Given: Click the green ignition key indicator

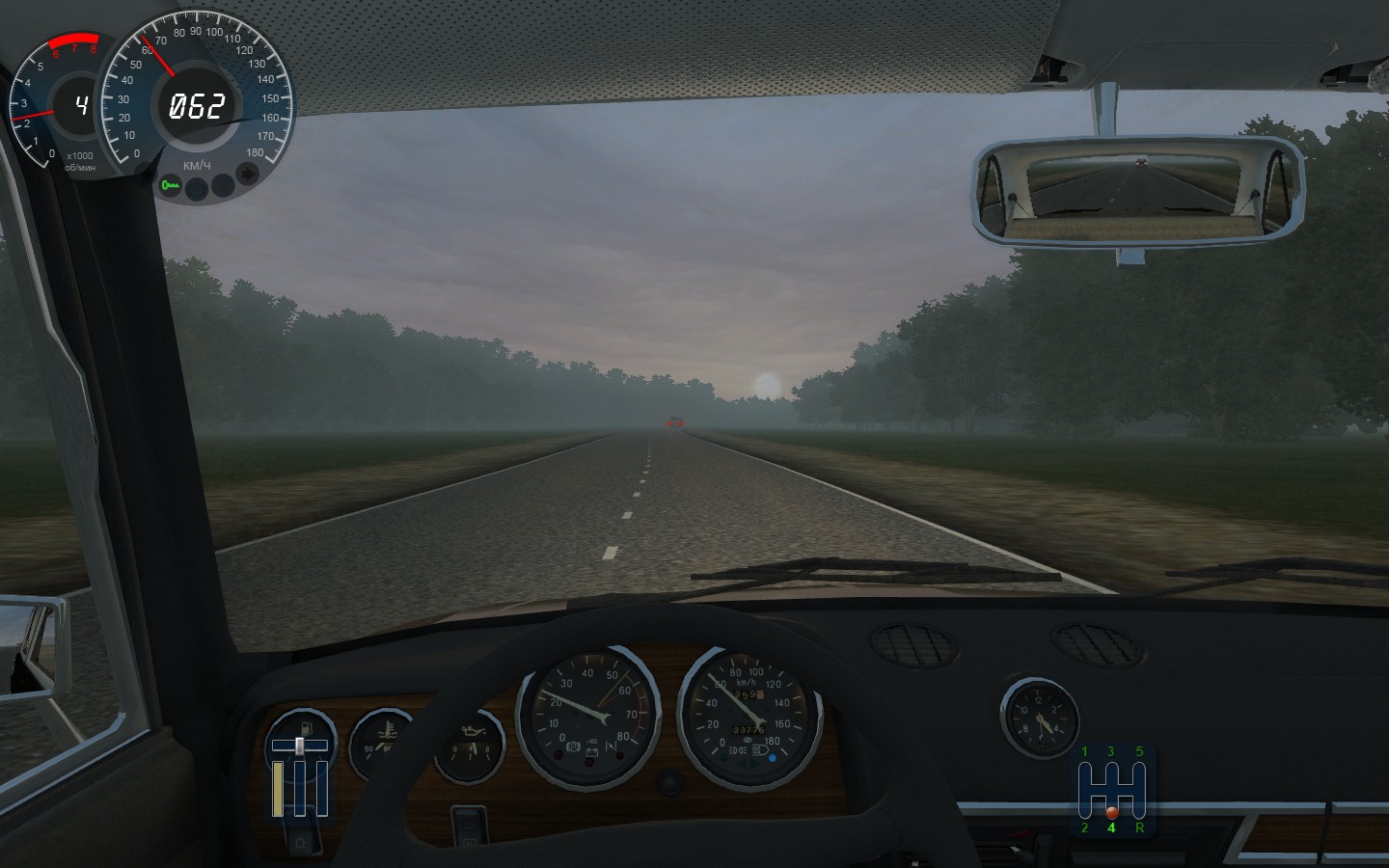Looking at the screenshot, I should tap(172, 184).
